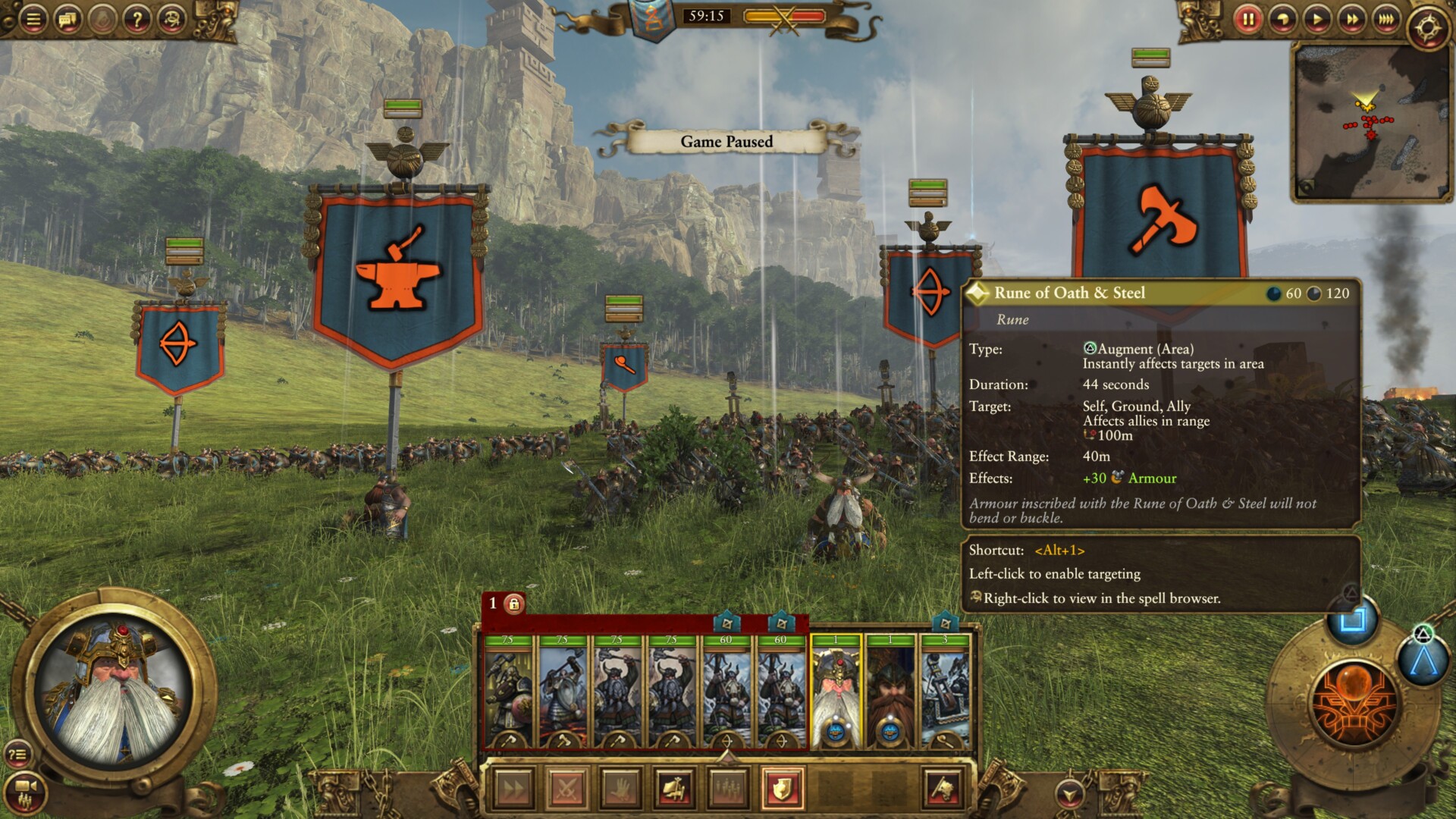The image size is (1456, 819).
Task: Resume the battle with the play button
Action: 1316,19
